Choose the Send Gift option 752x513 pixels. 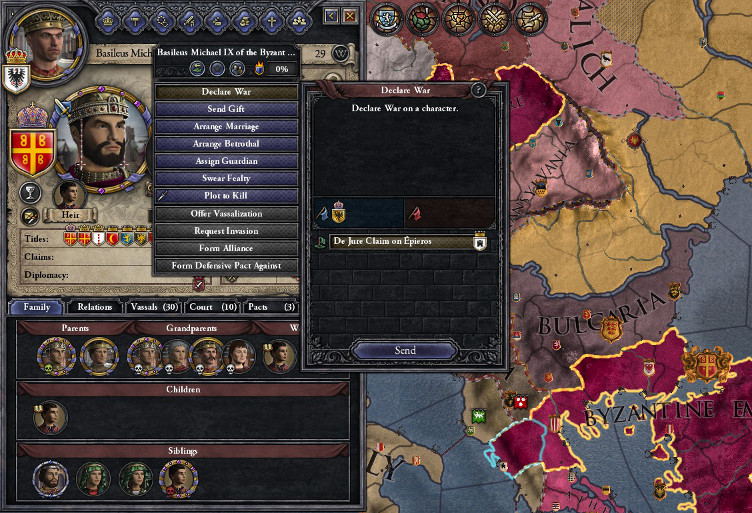224,109
